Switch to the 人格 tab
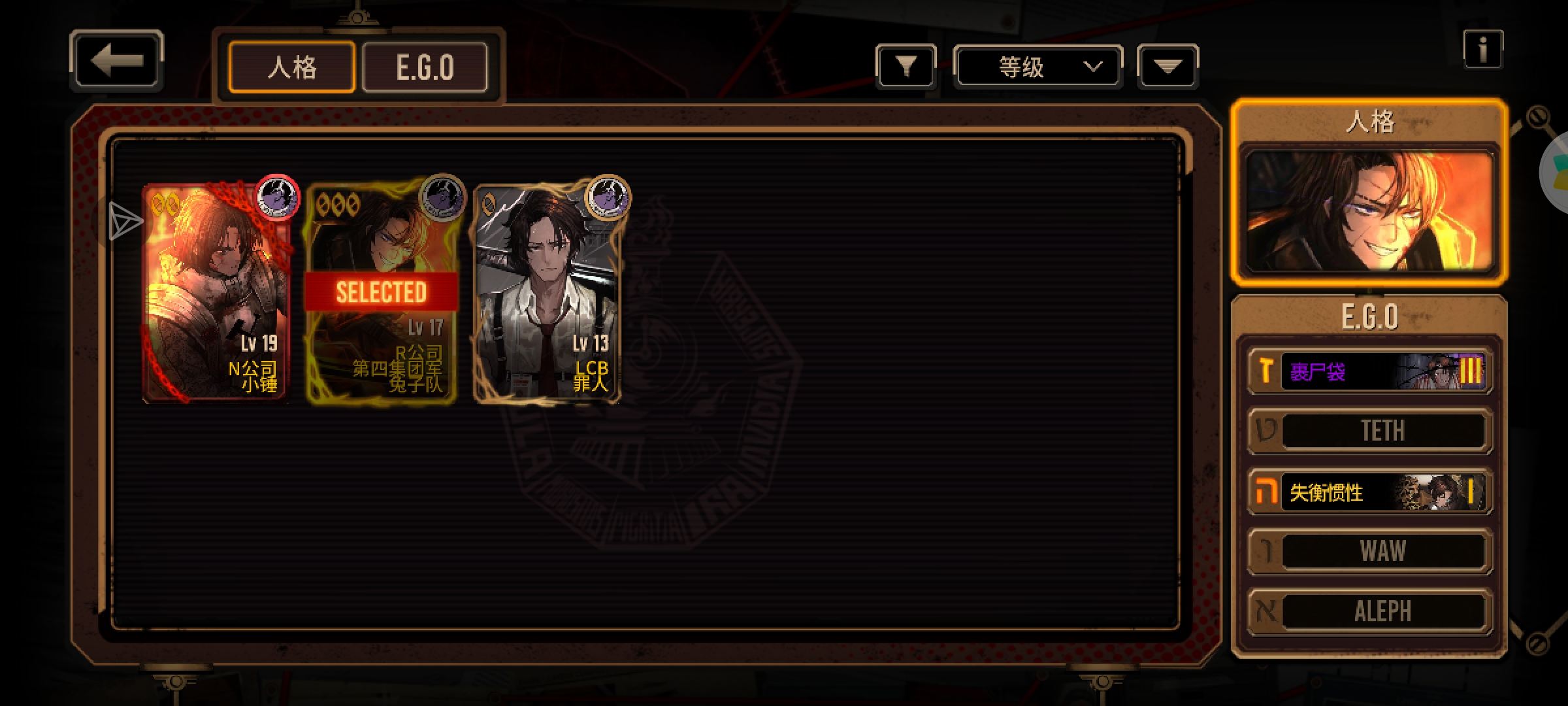Screen dimensions: 1568x706 coord(291,67)
